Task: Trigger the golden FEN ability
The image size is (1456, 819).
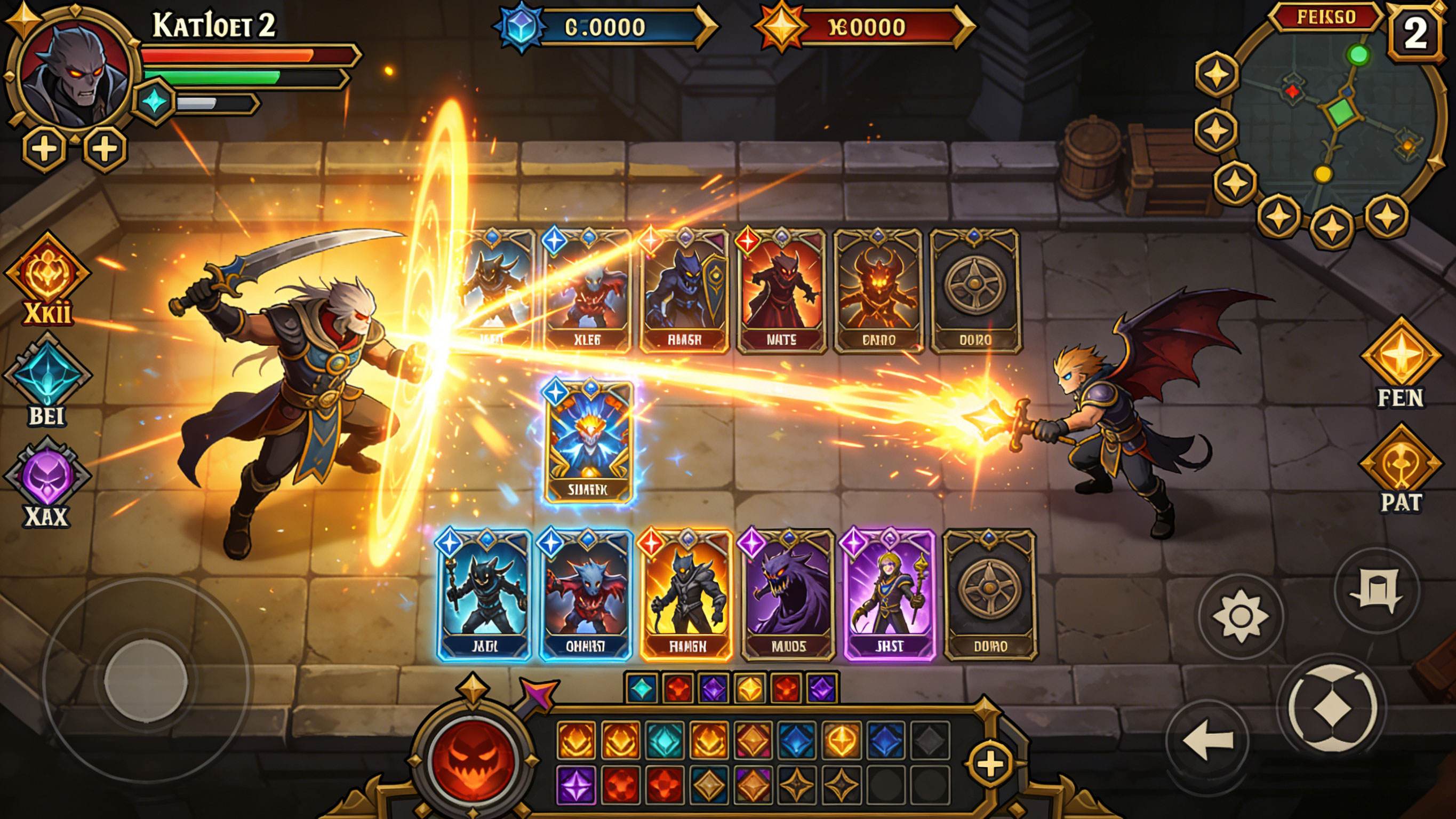Action: (1400, 356)
